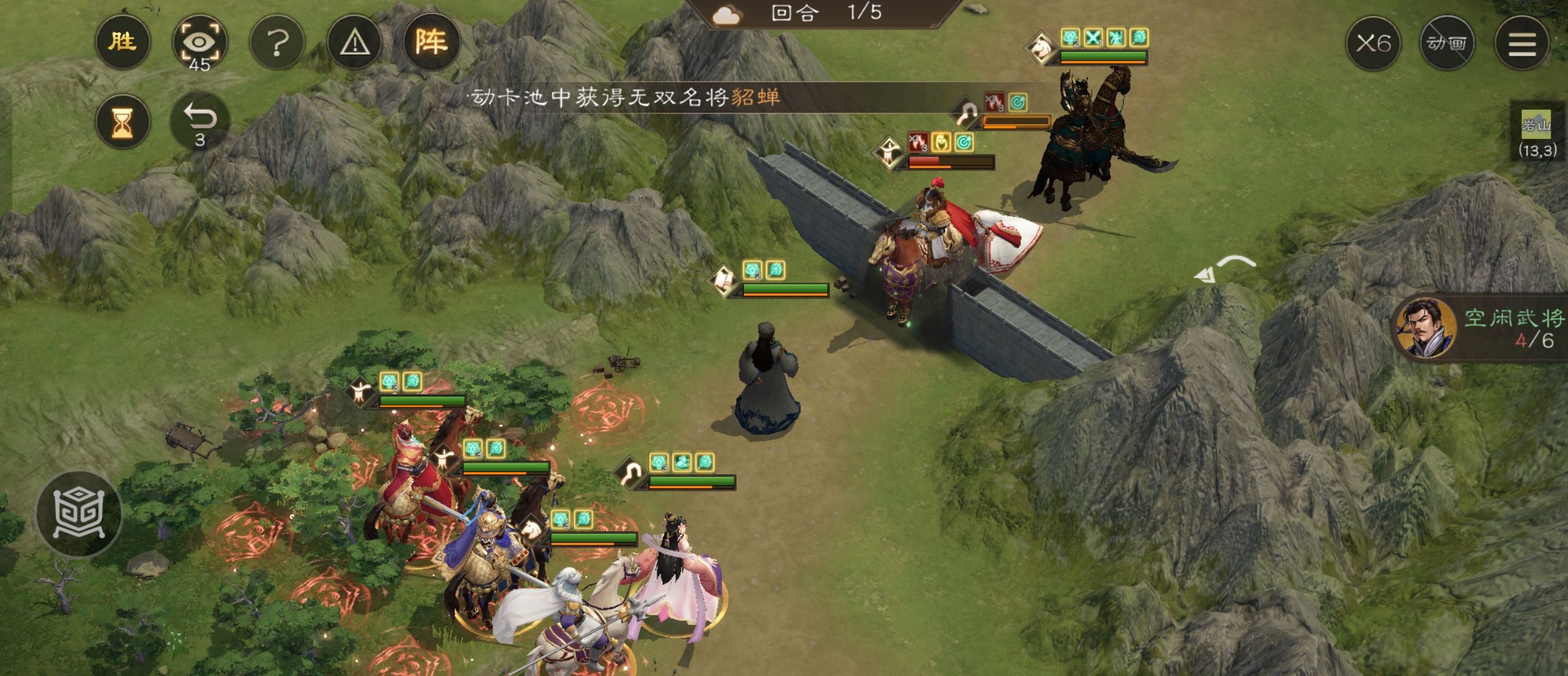Toggle the eye observation mode showing 45
The width and height of the screenshot is (1568, 676).
pyautogui.click(x=200, y=41)
